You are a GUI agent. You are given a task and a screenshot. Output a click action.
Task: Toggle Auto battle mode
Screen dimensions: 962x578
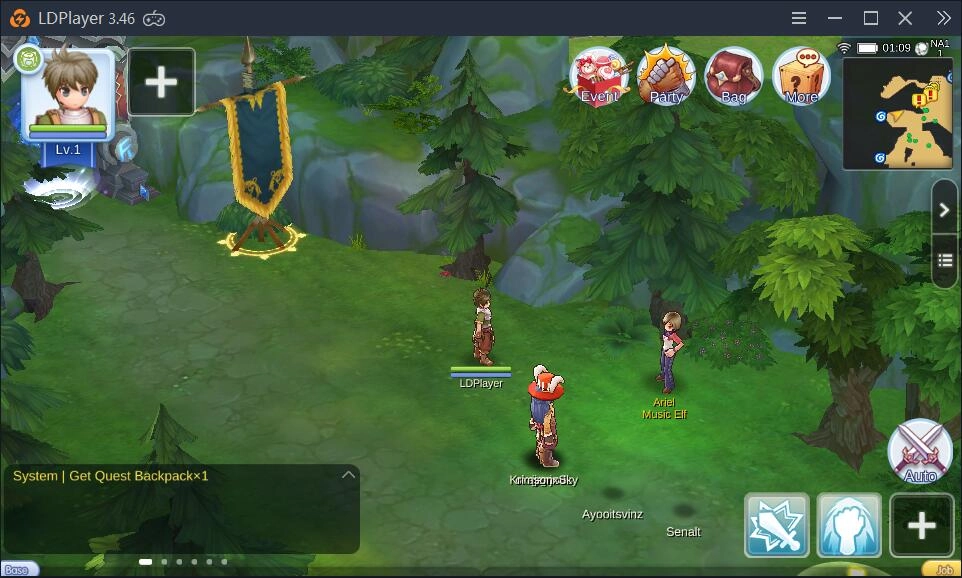tap(919, 452)
